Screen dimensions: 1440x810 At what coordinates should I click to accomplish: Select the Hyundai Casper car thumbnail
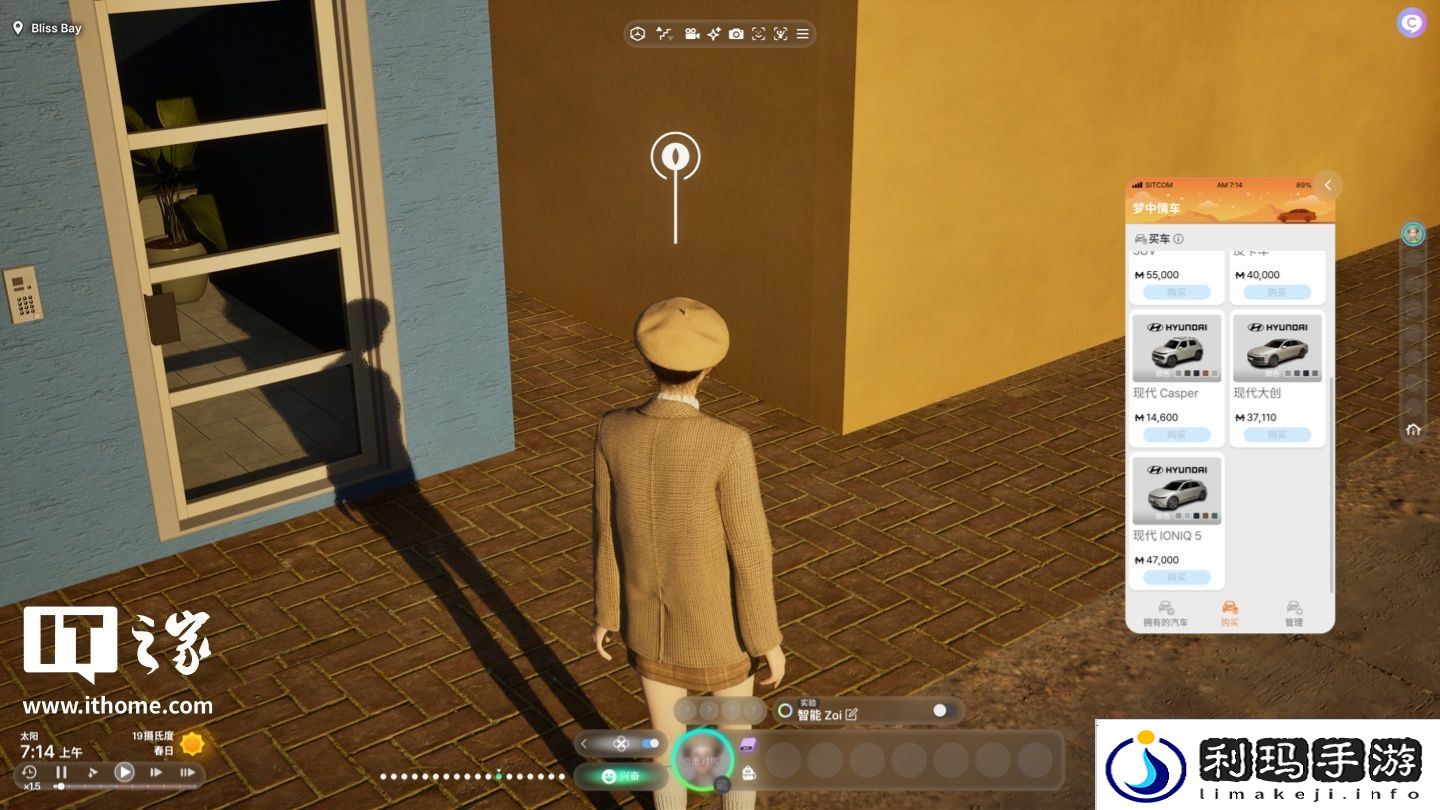click(x=1176, y=348)
